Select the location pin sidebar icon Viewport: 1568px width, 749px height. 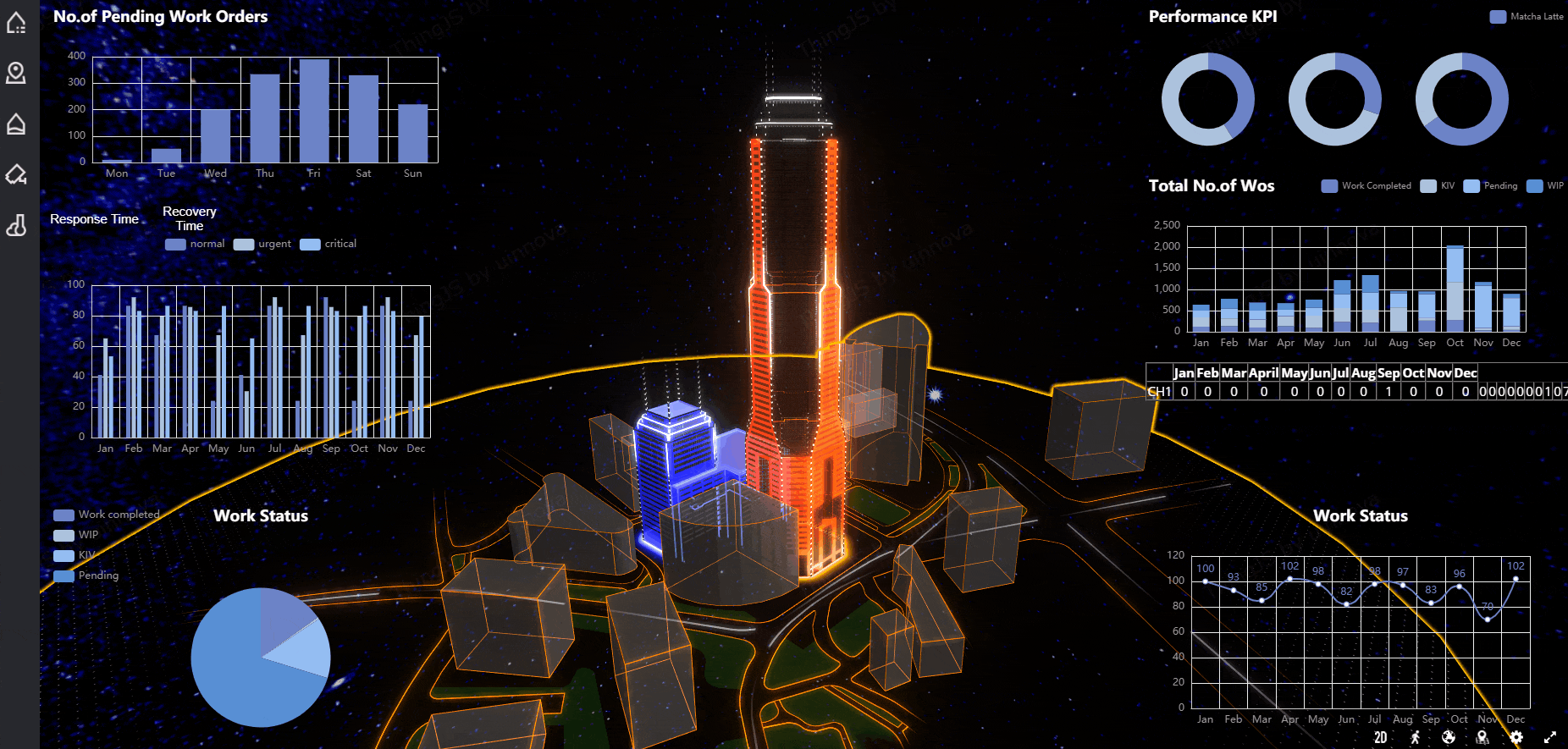(16, 74)
